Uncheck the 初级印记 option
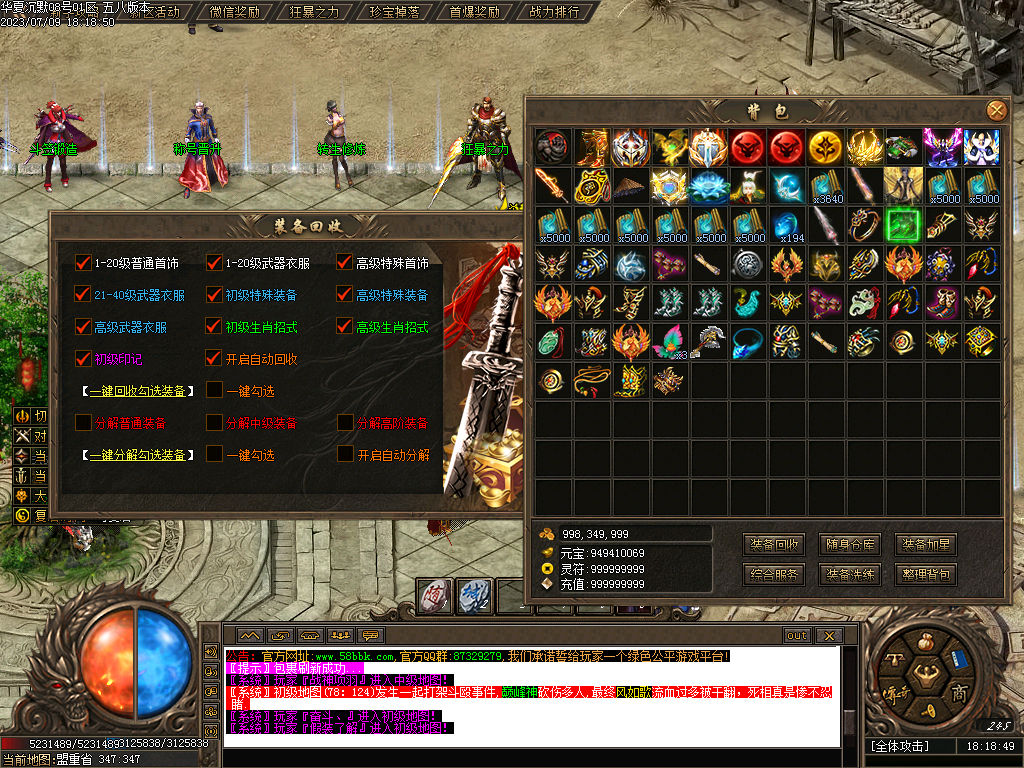Screen dimensions: 1024x768 83,358
